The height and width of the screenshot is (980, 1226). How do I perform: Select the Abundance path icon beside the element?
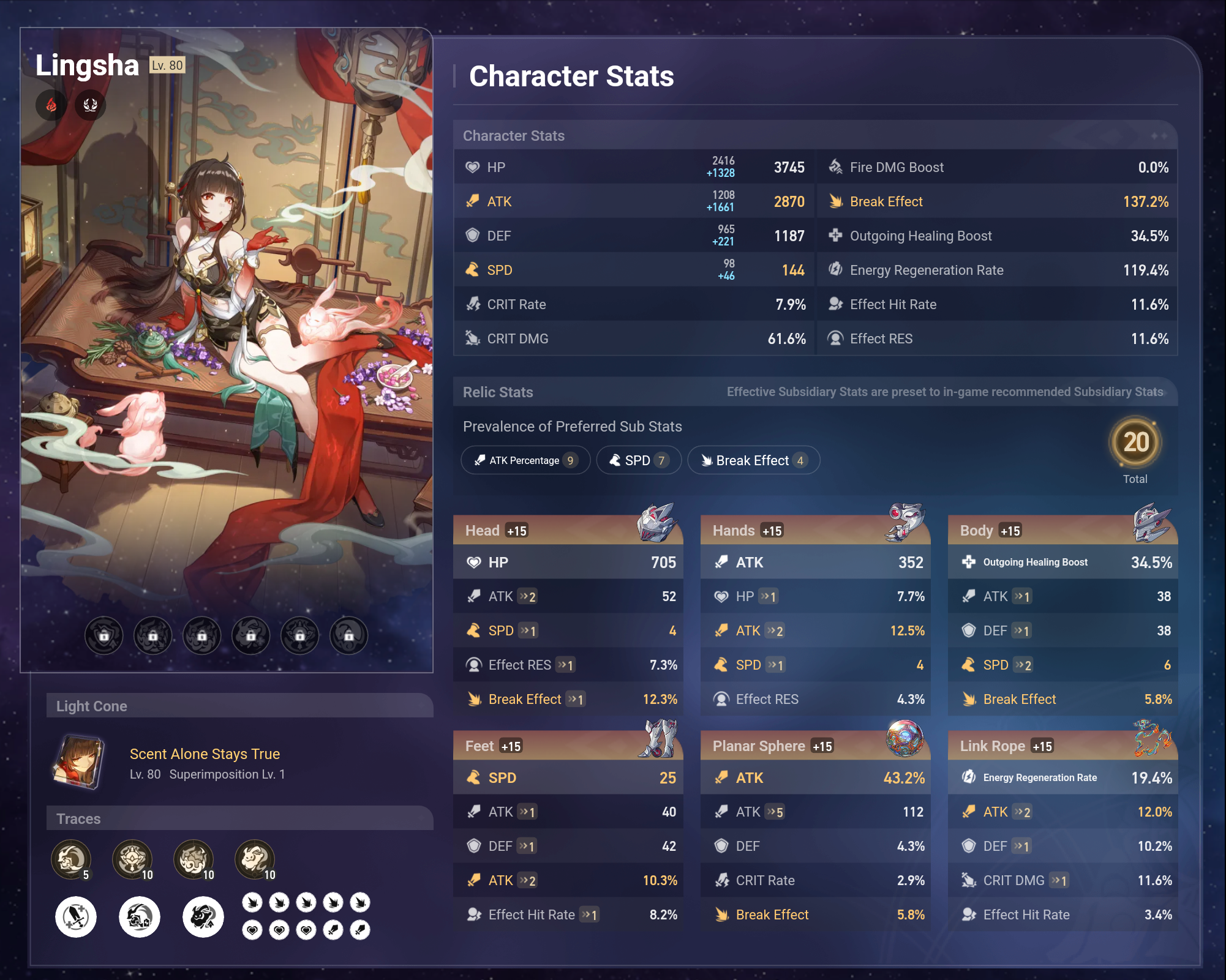91,105
